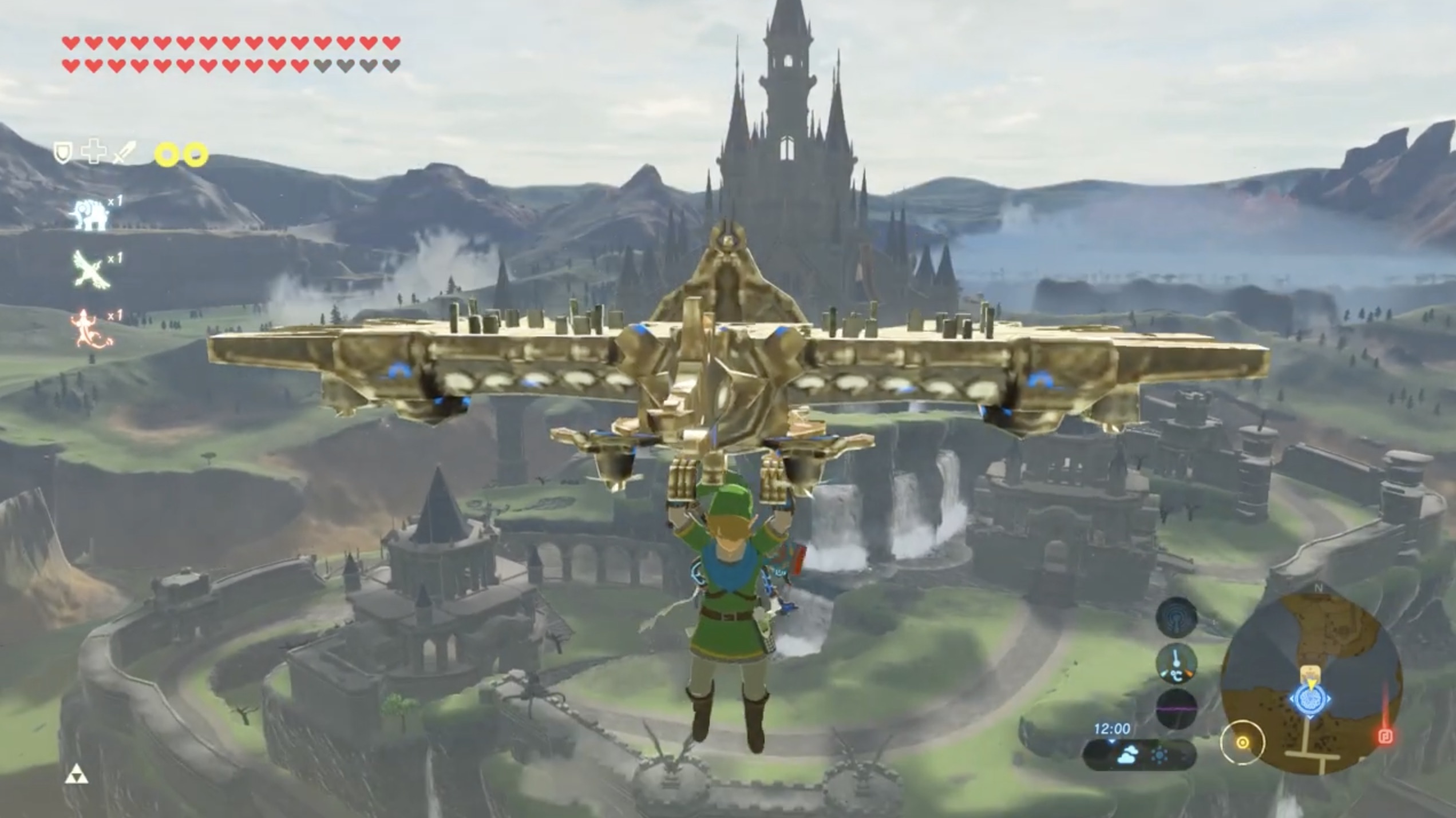1456x818 pixels.
Task: Toggle the cloudy weather indicator on the forecast bar
Action: [x=1128, y=755]
